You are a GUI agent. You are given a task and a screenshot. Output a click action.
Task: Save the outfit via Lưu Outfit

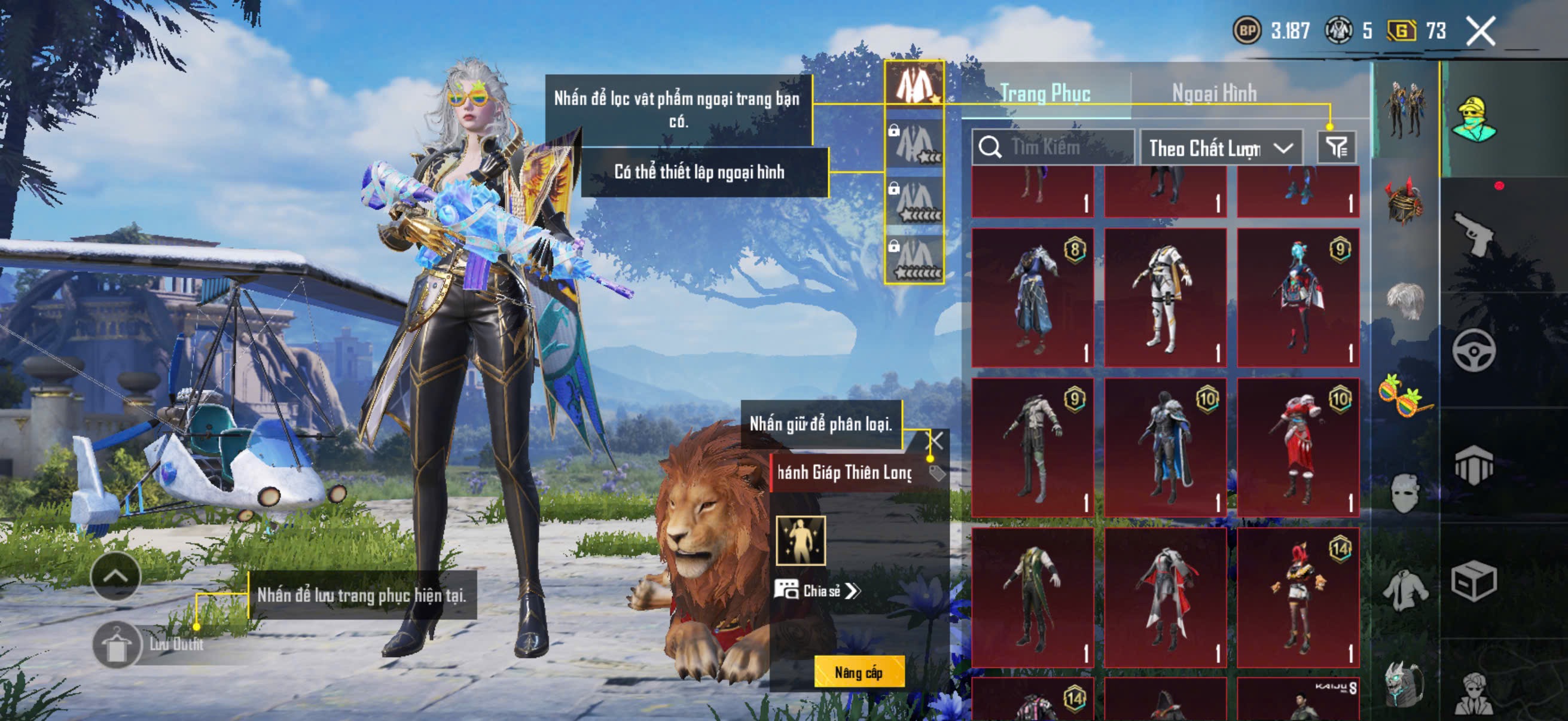(x=117, y=645)
